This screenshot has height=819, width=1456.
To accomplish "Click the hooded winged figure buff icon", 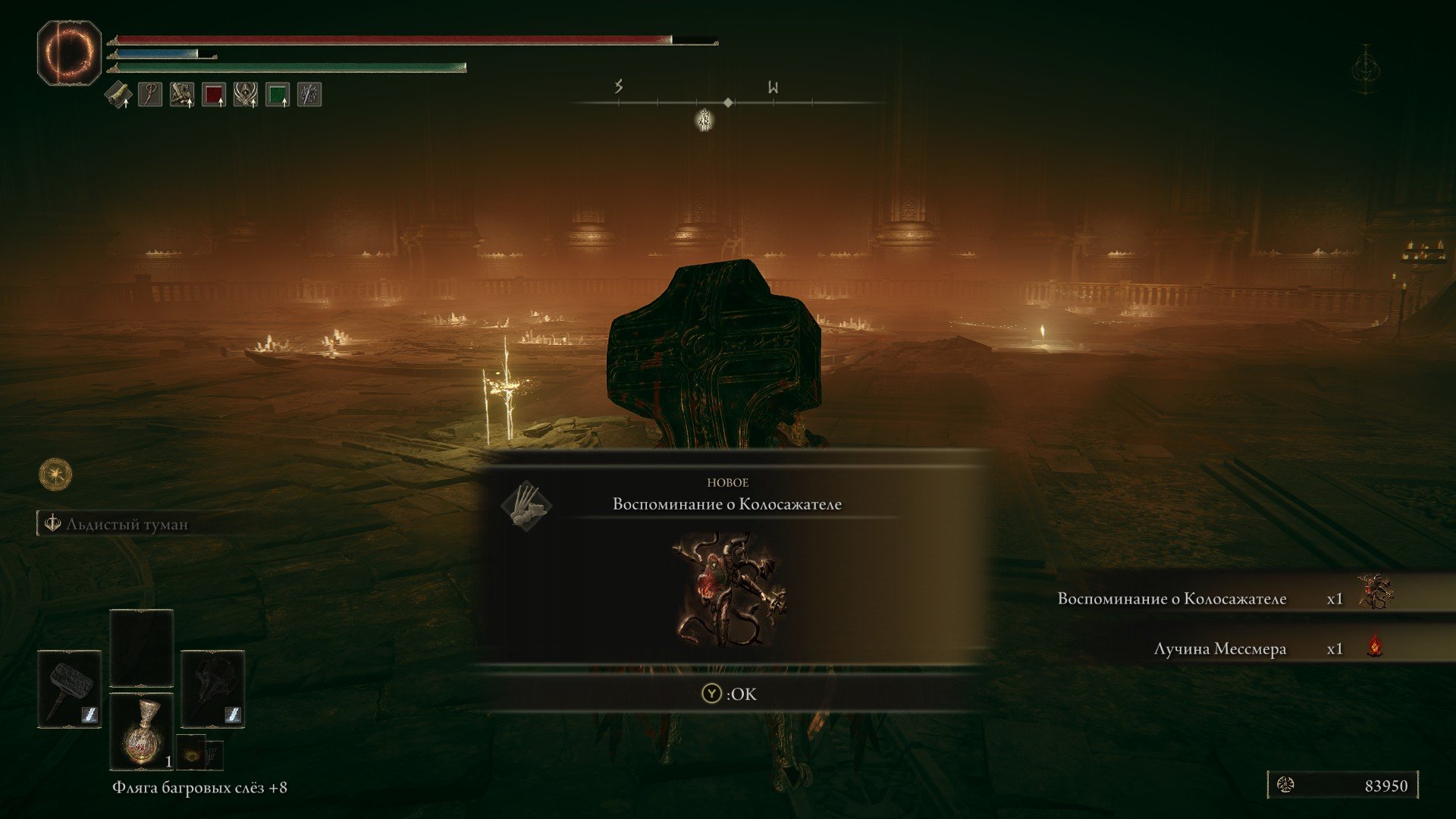I will pyautogui.click(x=246, y=95).
